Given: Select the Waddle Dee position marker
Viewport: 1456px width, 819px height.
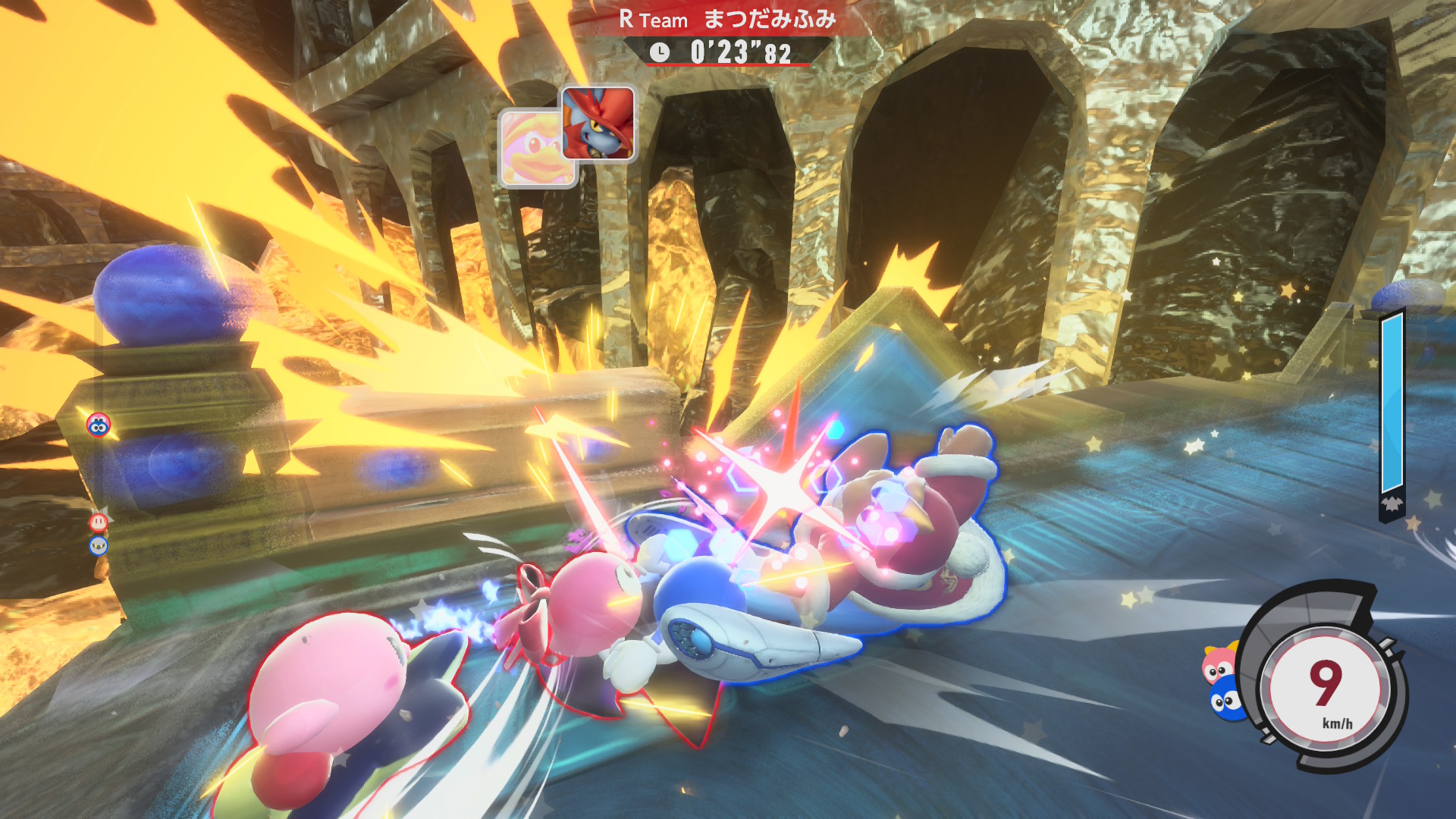Looking at the screenshot, I should coord(99,522).
